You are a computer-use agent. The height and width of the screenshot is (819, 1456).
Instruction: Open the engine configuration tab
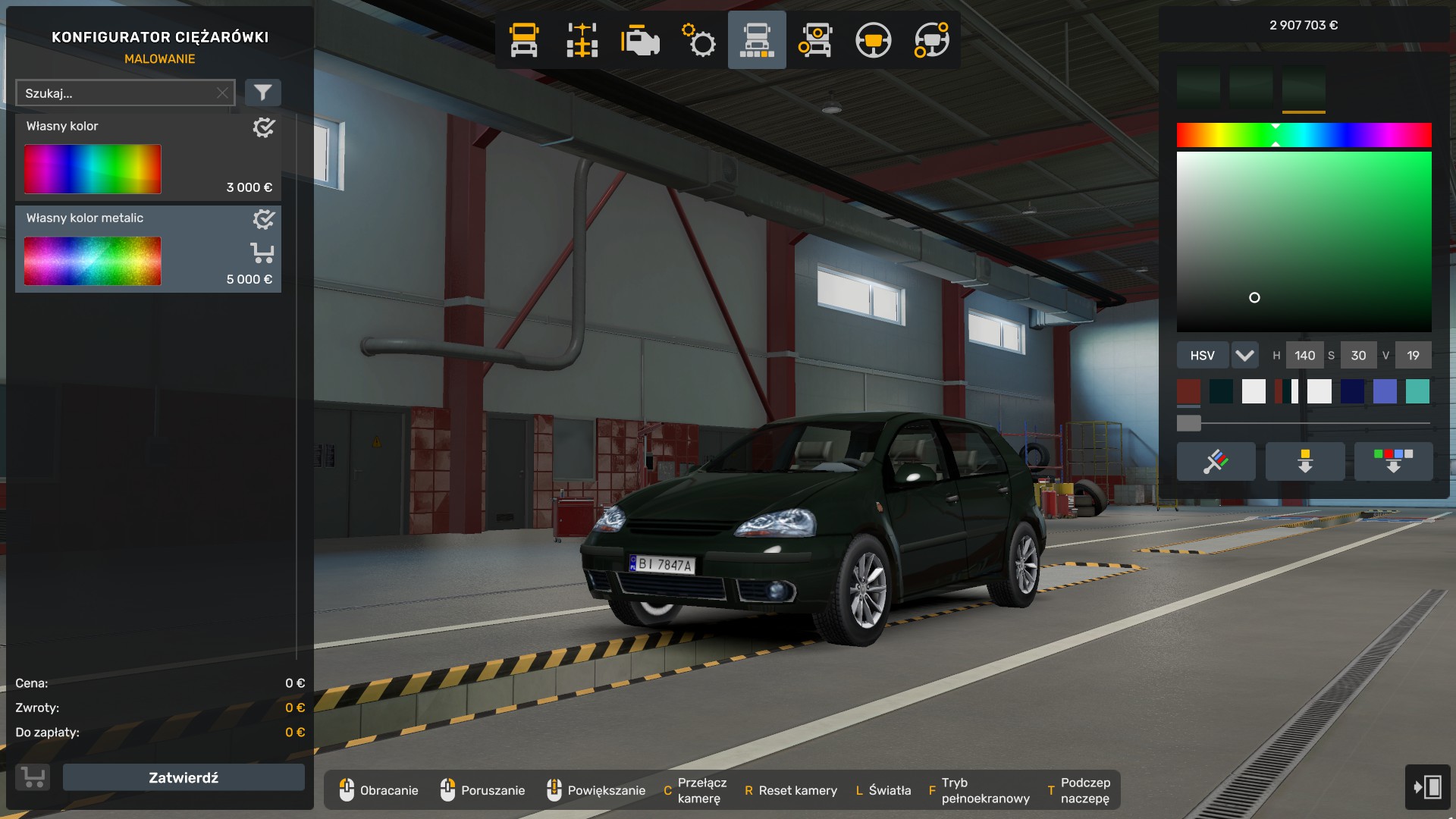click(640, 40)
